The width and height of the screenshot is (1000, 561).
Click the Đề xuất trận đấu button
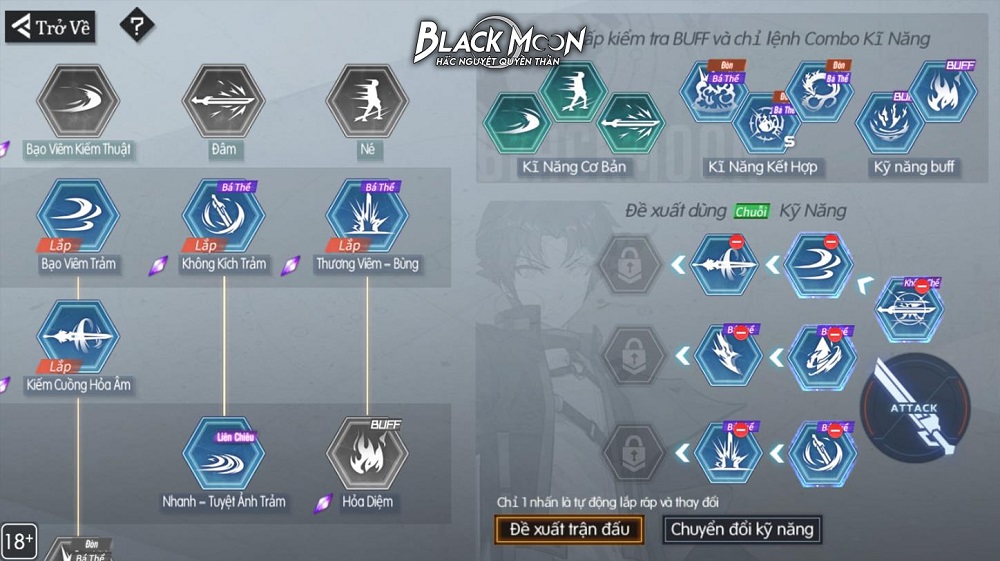(x=569, y=529)
